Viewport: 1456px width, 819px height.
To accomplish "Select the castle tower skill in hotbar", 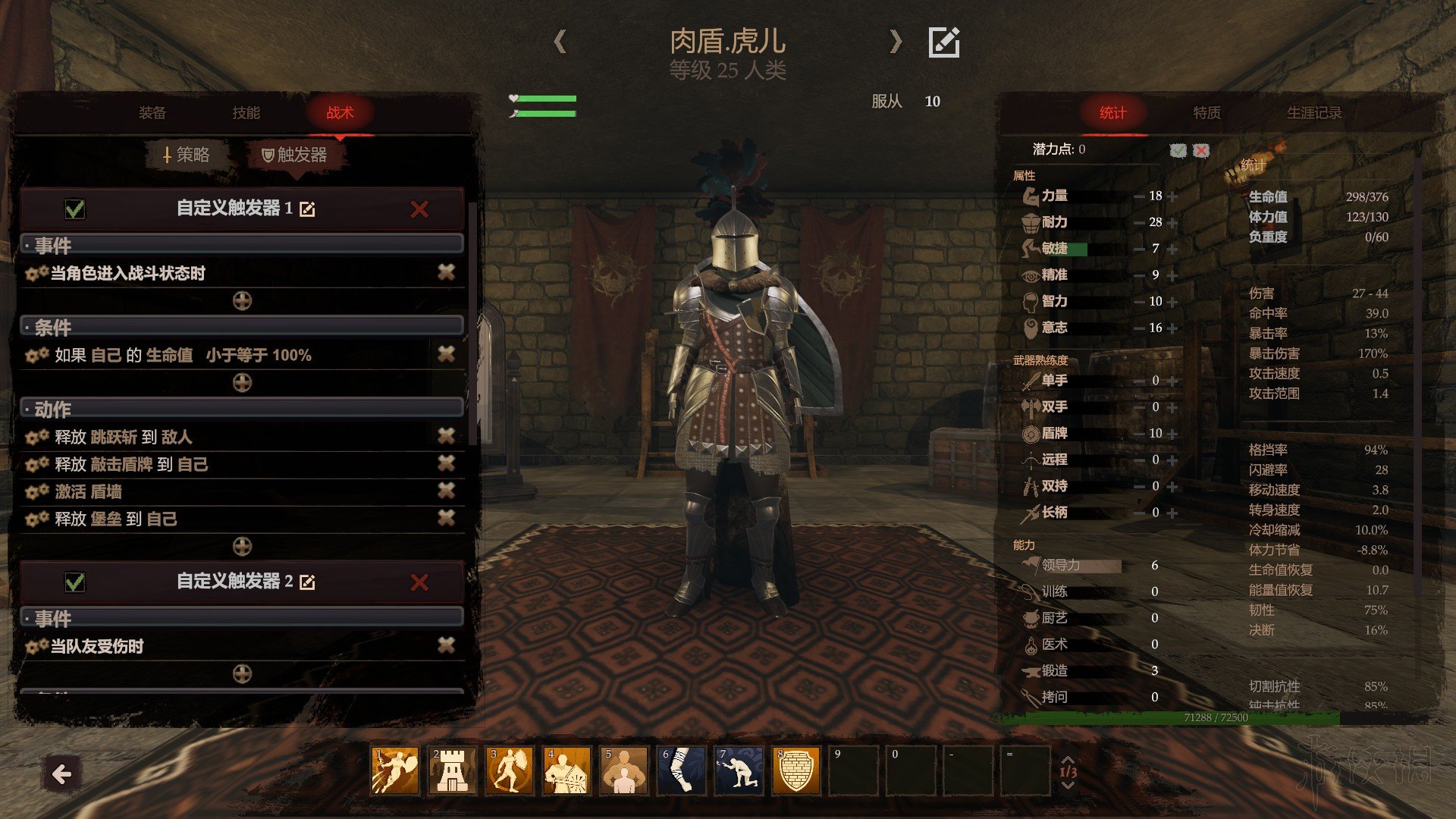I will [453, 770].
